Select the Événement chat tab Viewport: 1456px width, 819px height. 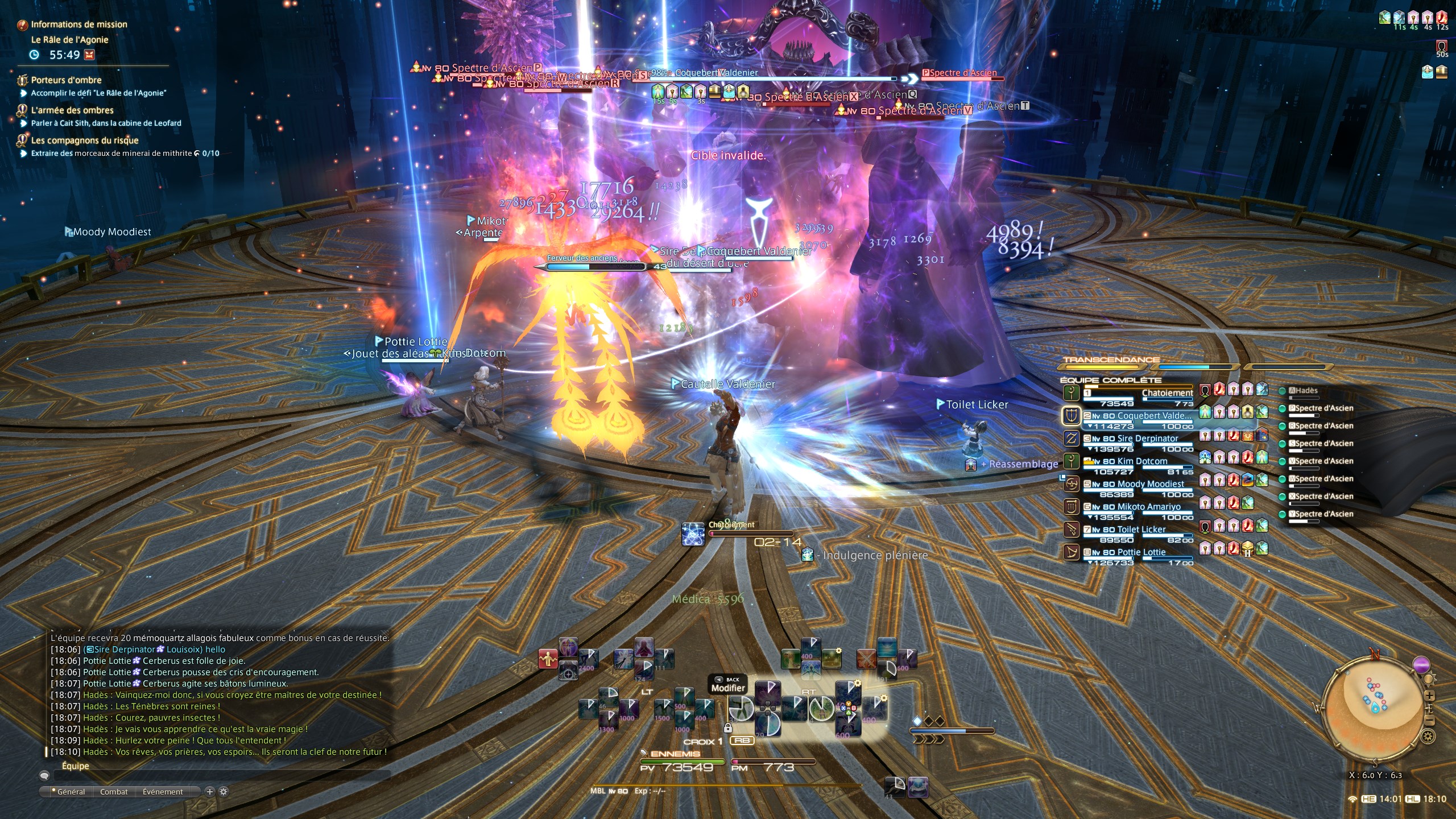point(163,792)
